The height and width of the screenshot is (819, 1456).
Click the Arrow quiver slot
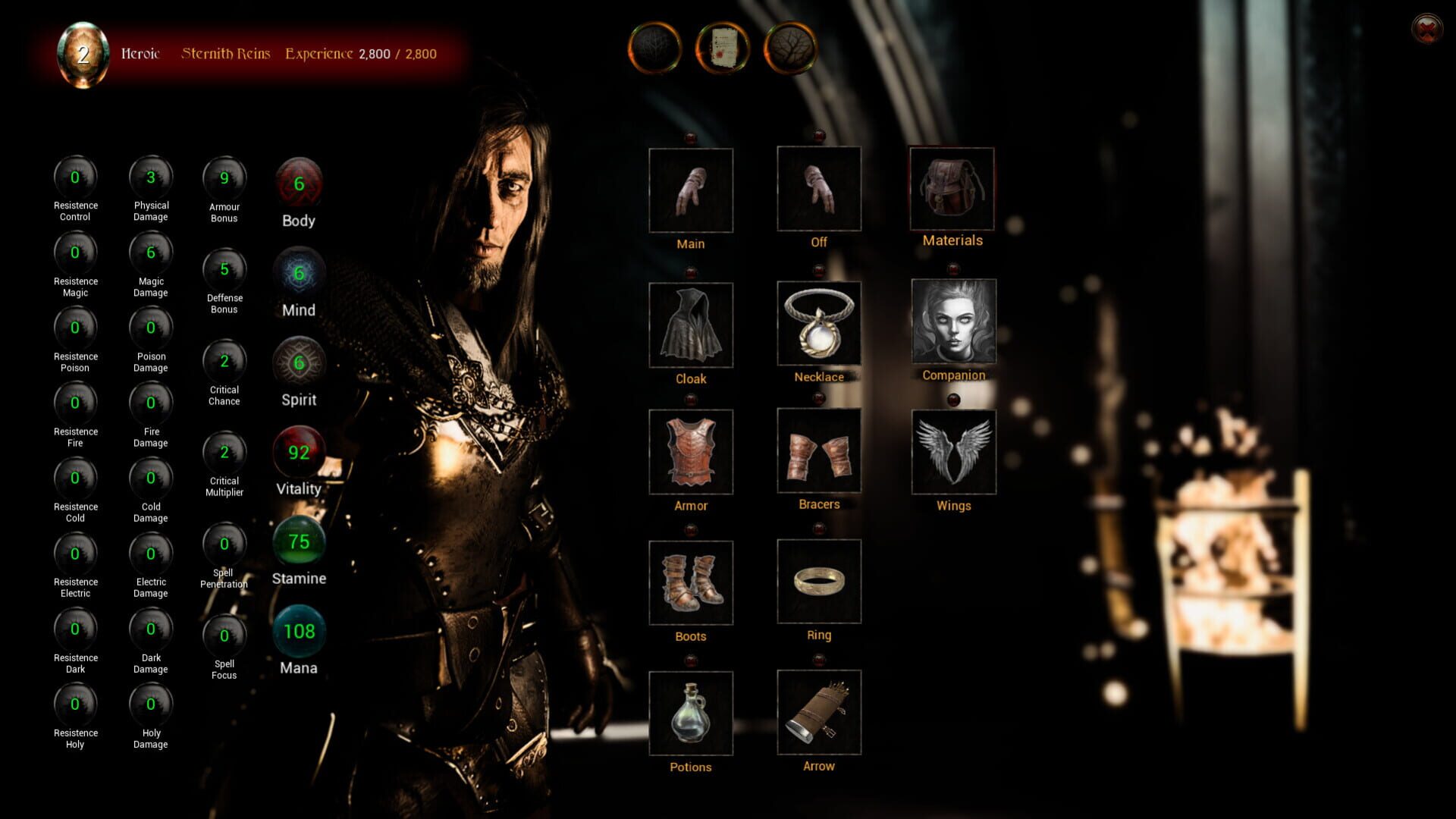point(819,713)
